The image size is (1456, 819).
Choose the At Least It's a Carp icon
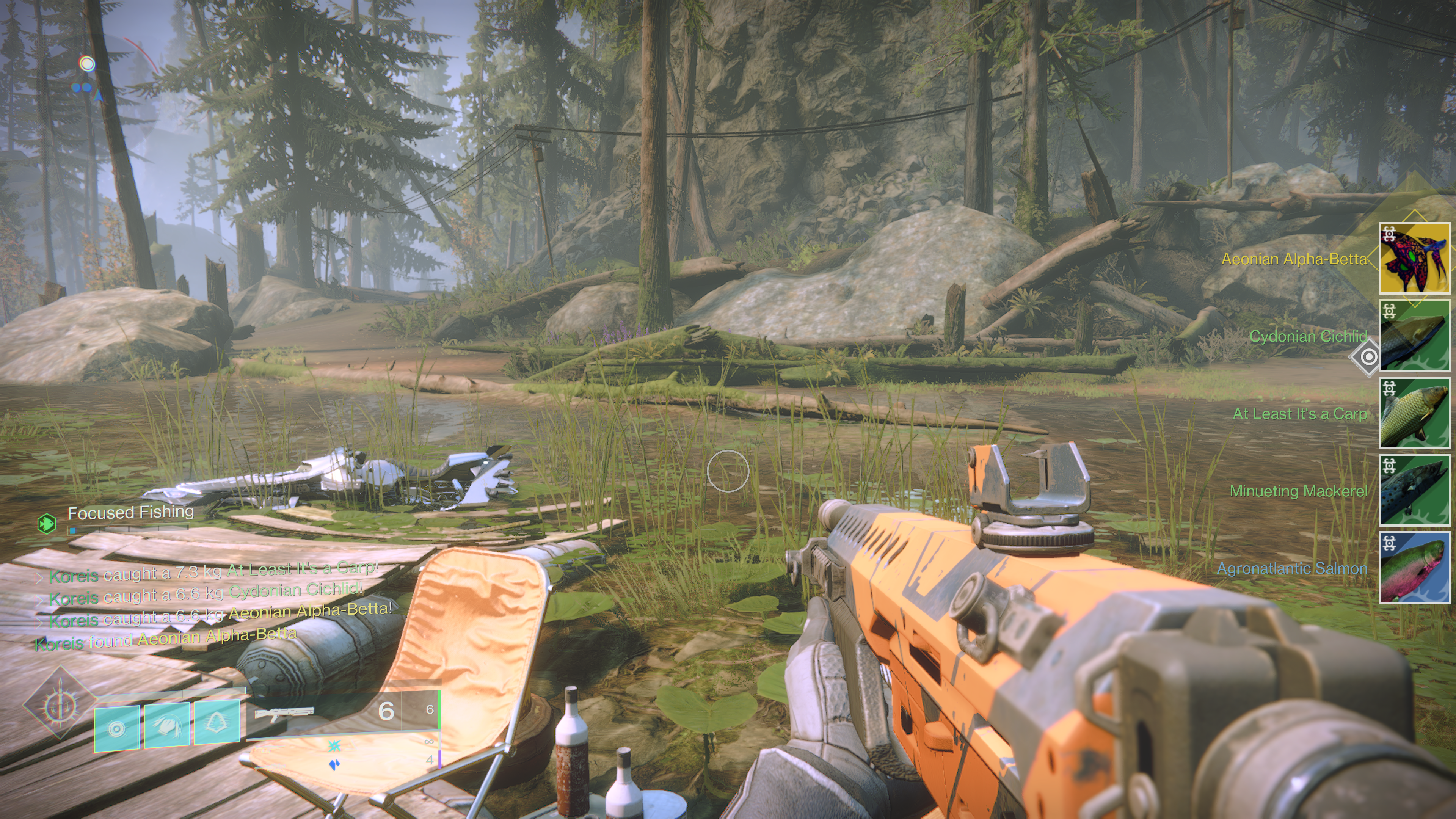pos(1414,413)
